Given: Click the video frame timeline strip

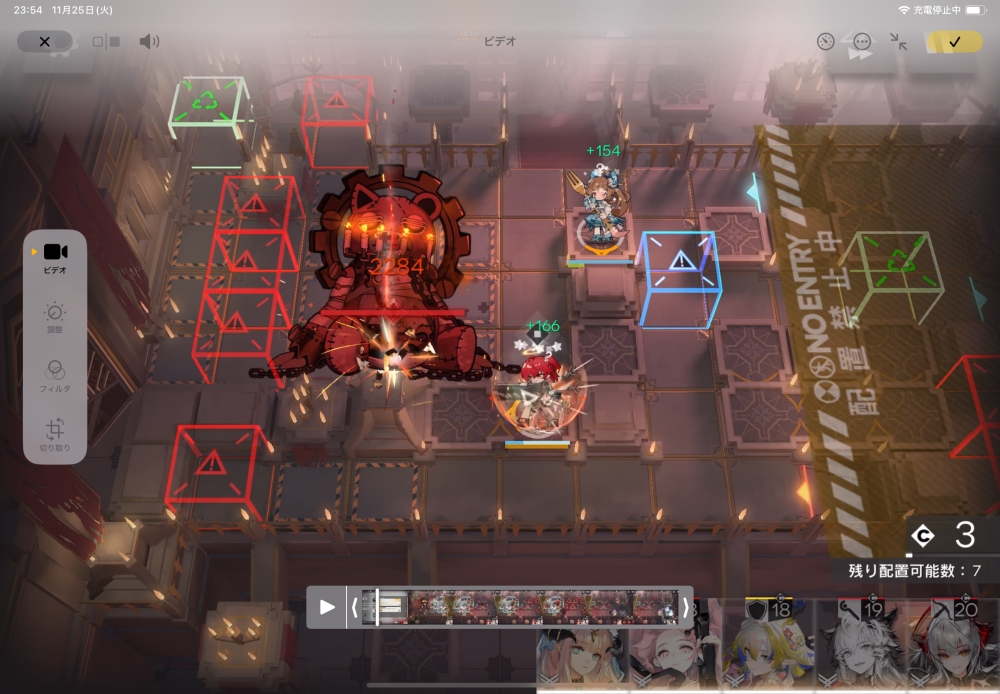Looking at the screenshot, I should (x=520, y=607).
